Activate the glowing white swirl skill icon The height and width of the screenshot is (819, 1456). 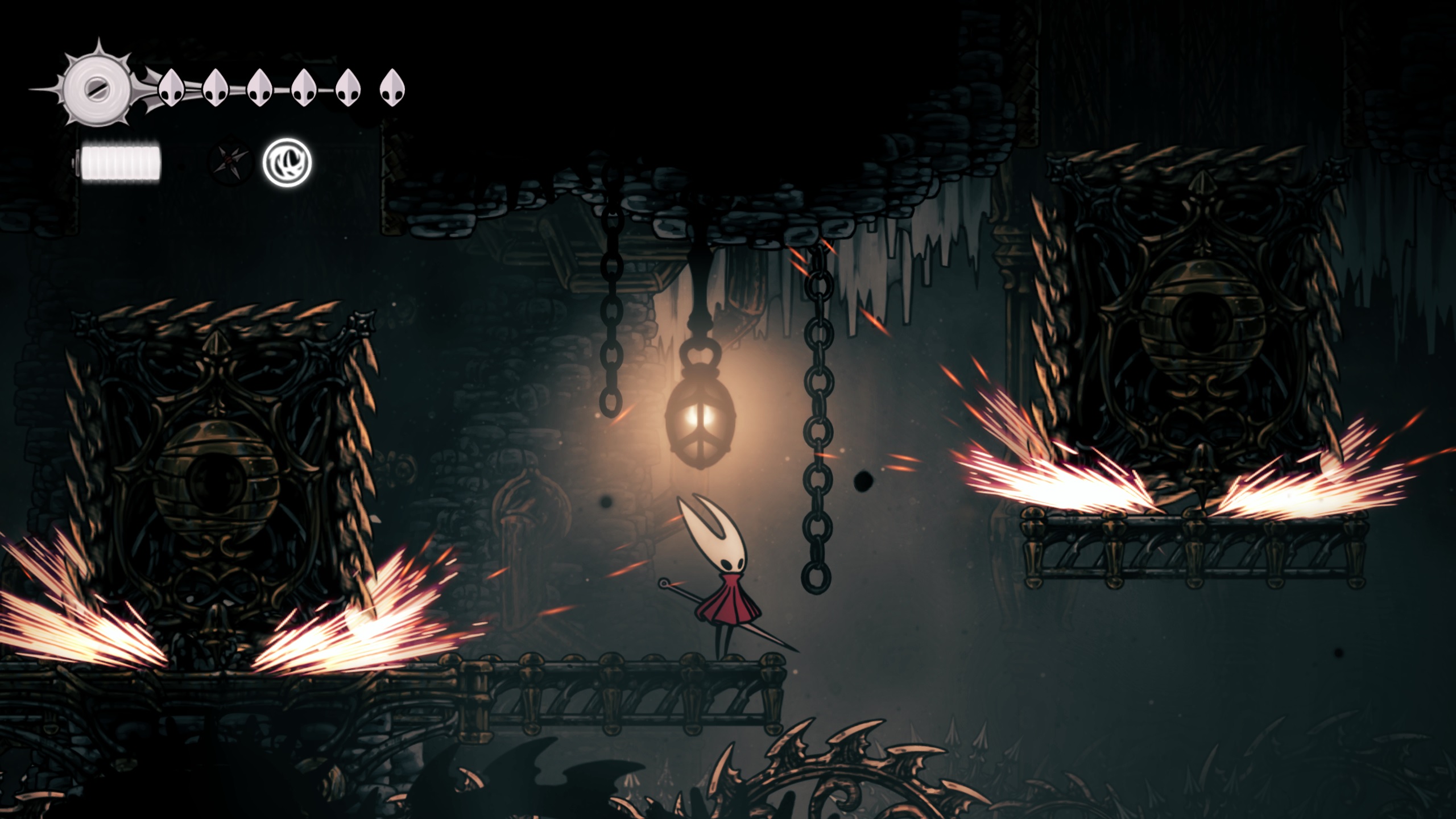coord(287,162)
